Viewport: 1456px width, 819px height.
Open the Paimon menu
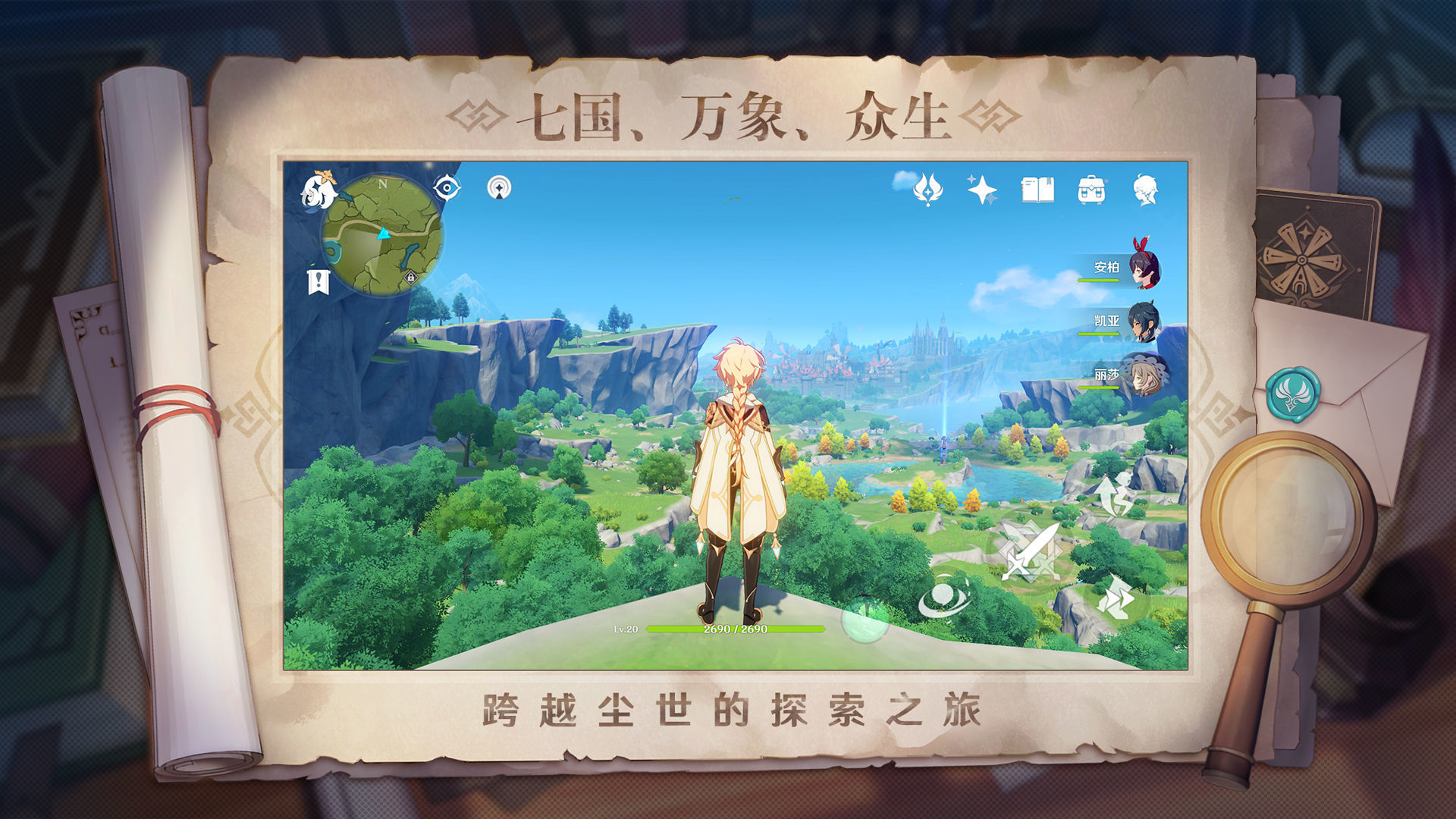tap(318, 192)
